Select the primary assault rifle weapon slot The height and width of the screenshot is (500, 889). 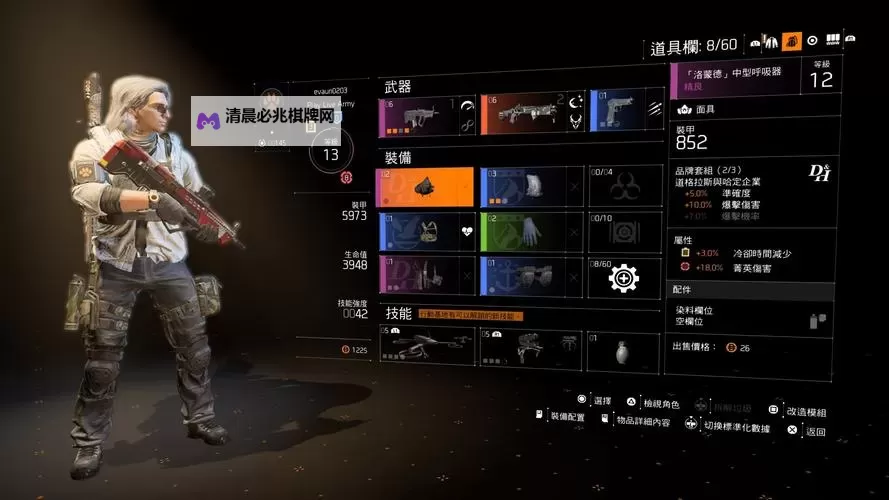click(424, 115)
